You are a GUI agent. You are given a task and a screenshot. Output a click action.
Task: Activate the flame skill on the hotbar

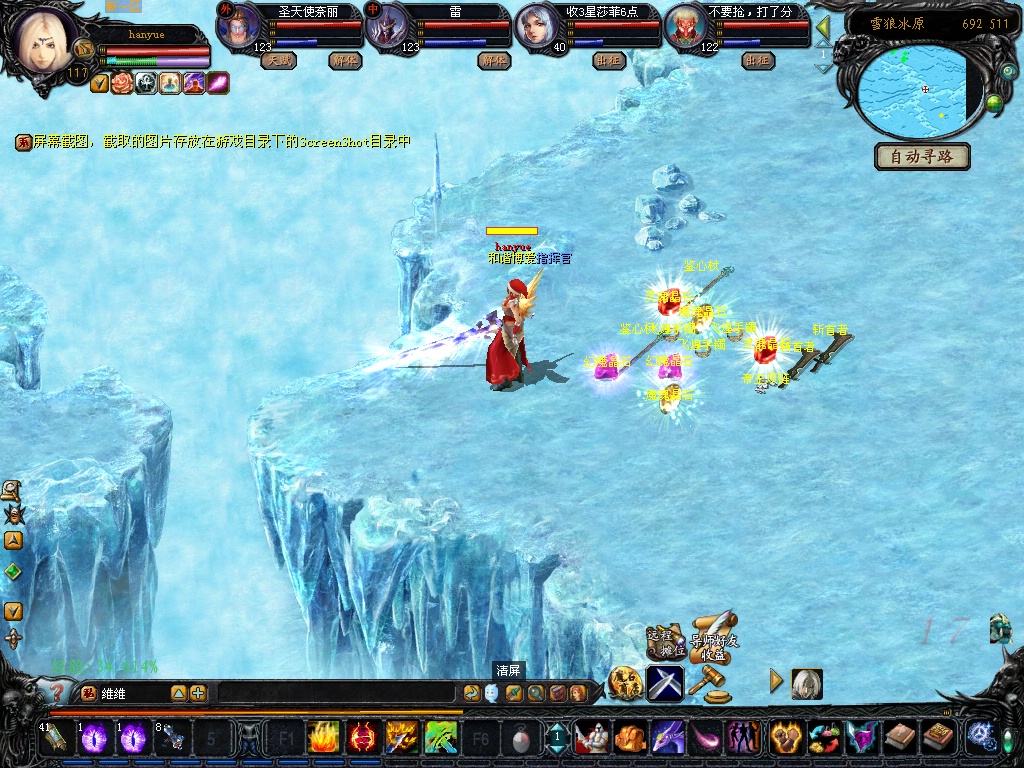click(x=322, y=738)
